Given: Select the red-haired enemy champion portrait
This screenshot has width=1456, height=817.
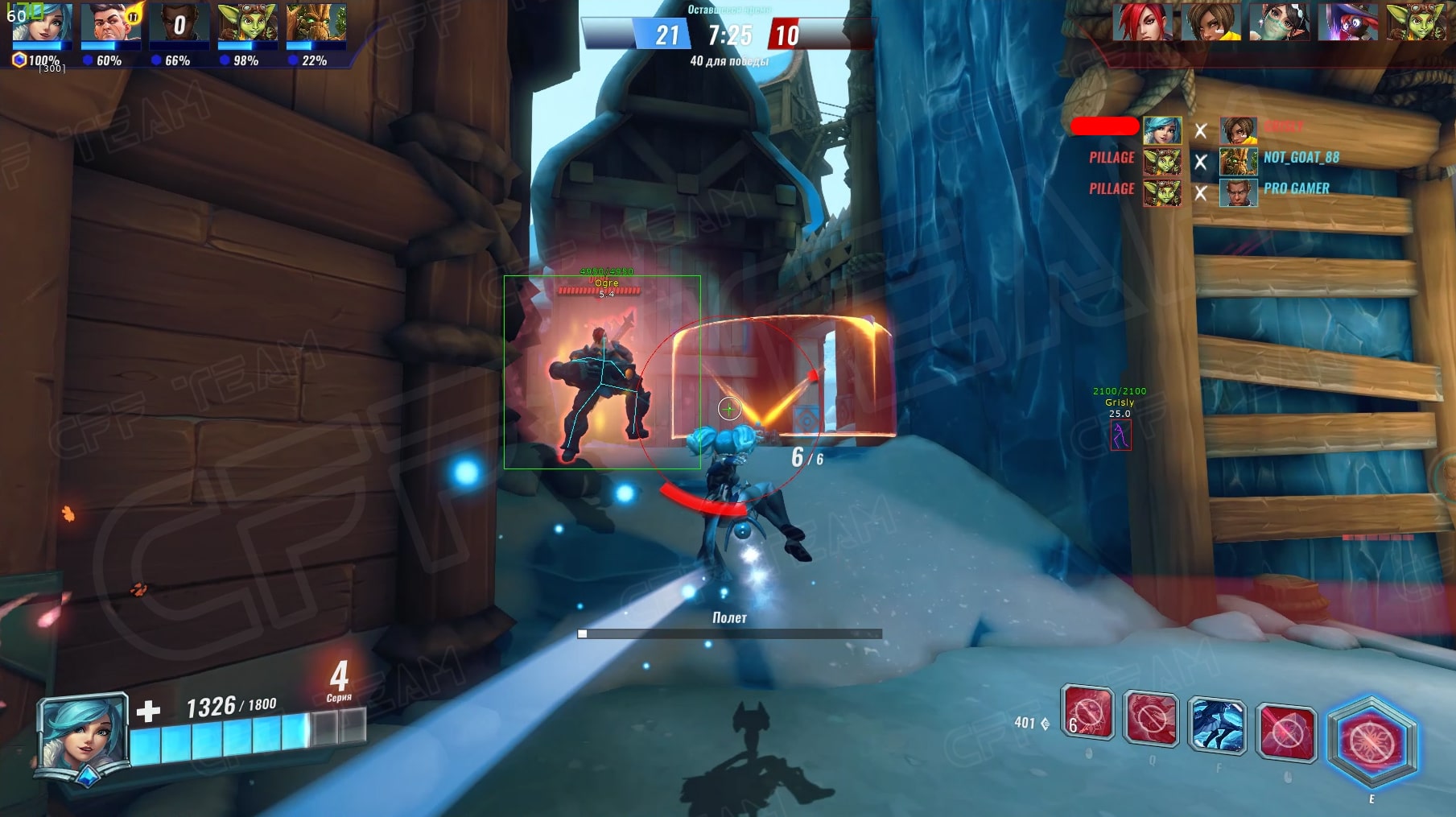Looking at the screenshot, I should (x=1142, y=22).
